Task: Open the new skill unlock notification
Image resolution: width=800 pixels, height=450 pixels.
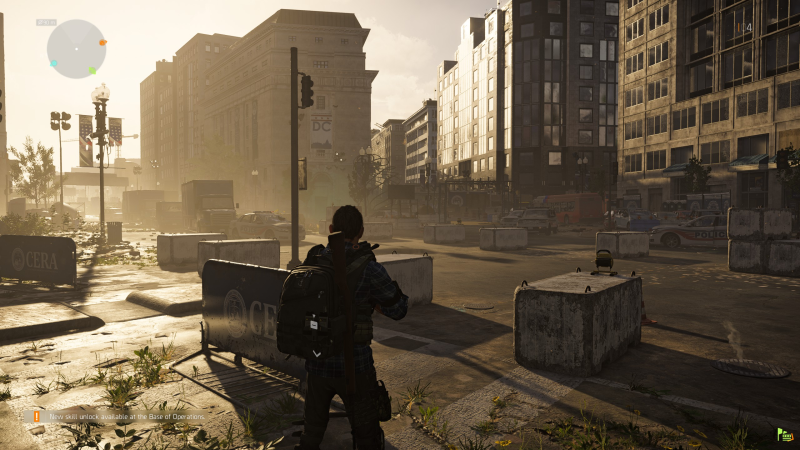Action: tap(120, 415)
